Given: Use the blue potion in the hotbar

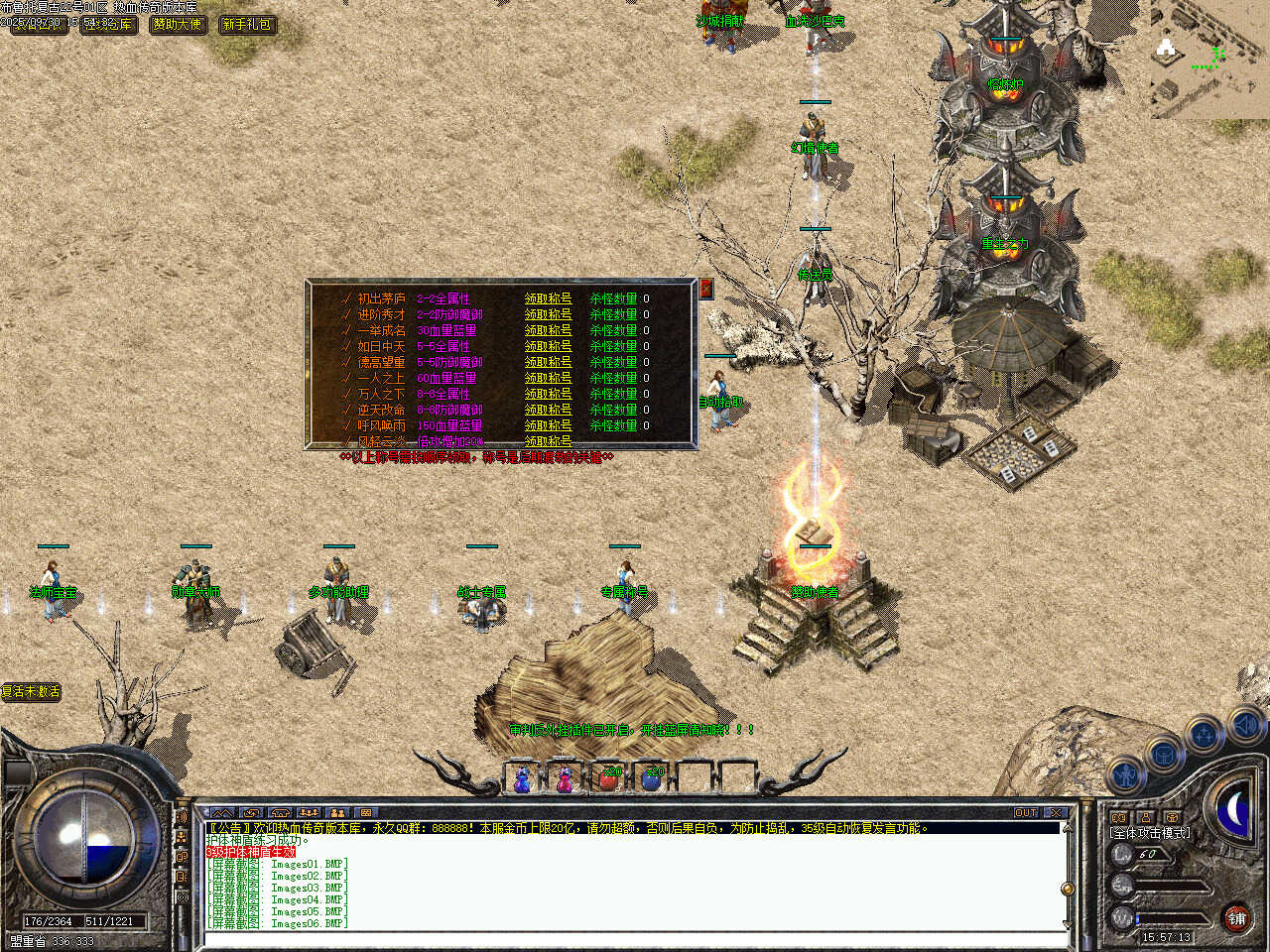Looking at the screenshot, I should tap(522, 778).
